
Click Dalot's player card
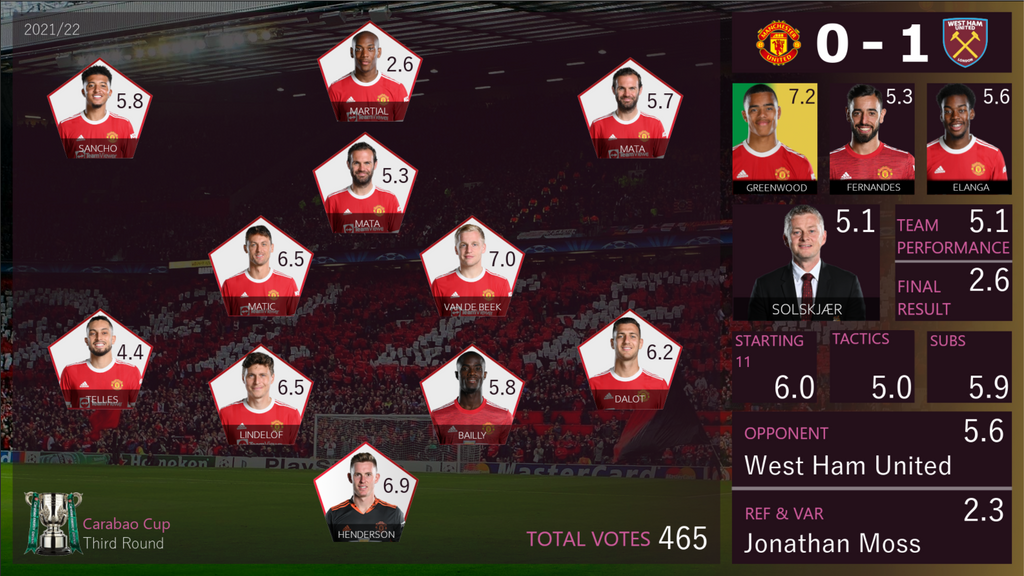(x=628, y=360)
